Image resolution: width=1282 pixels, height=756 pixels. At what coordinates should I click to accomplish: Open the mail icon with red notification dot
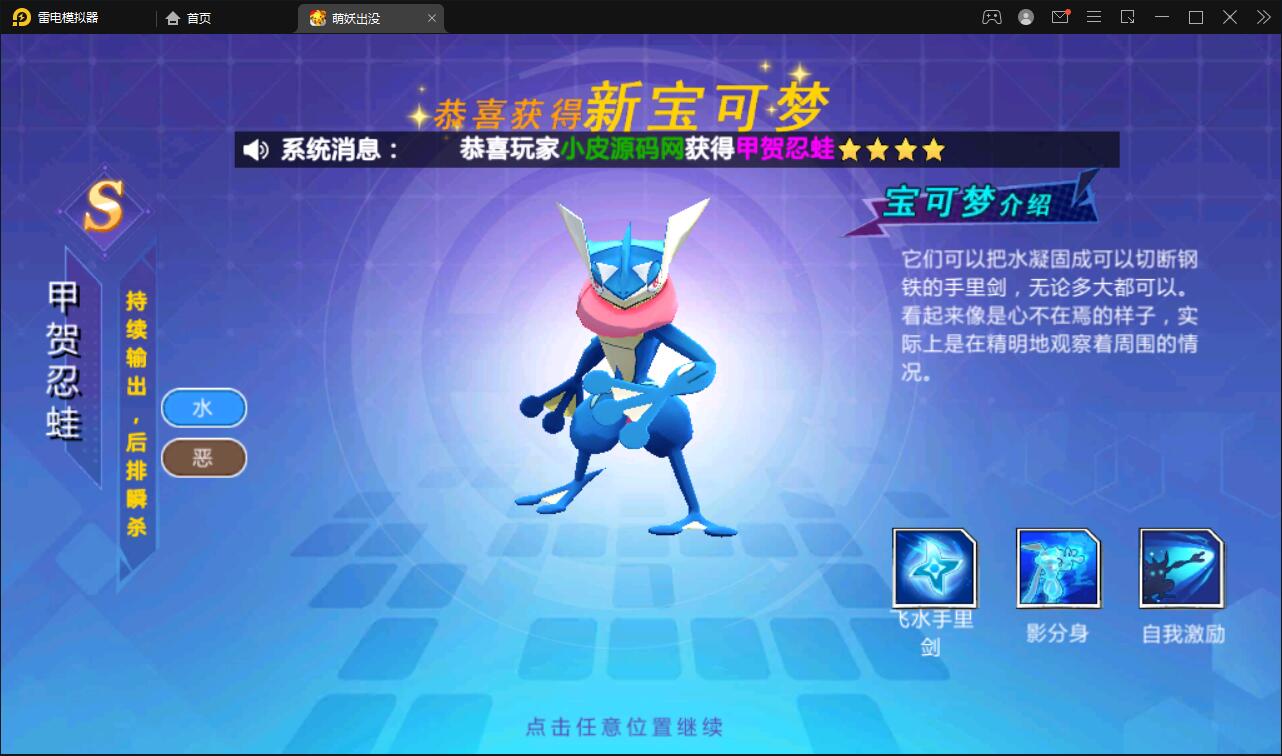[x=1060, y=17]
